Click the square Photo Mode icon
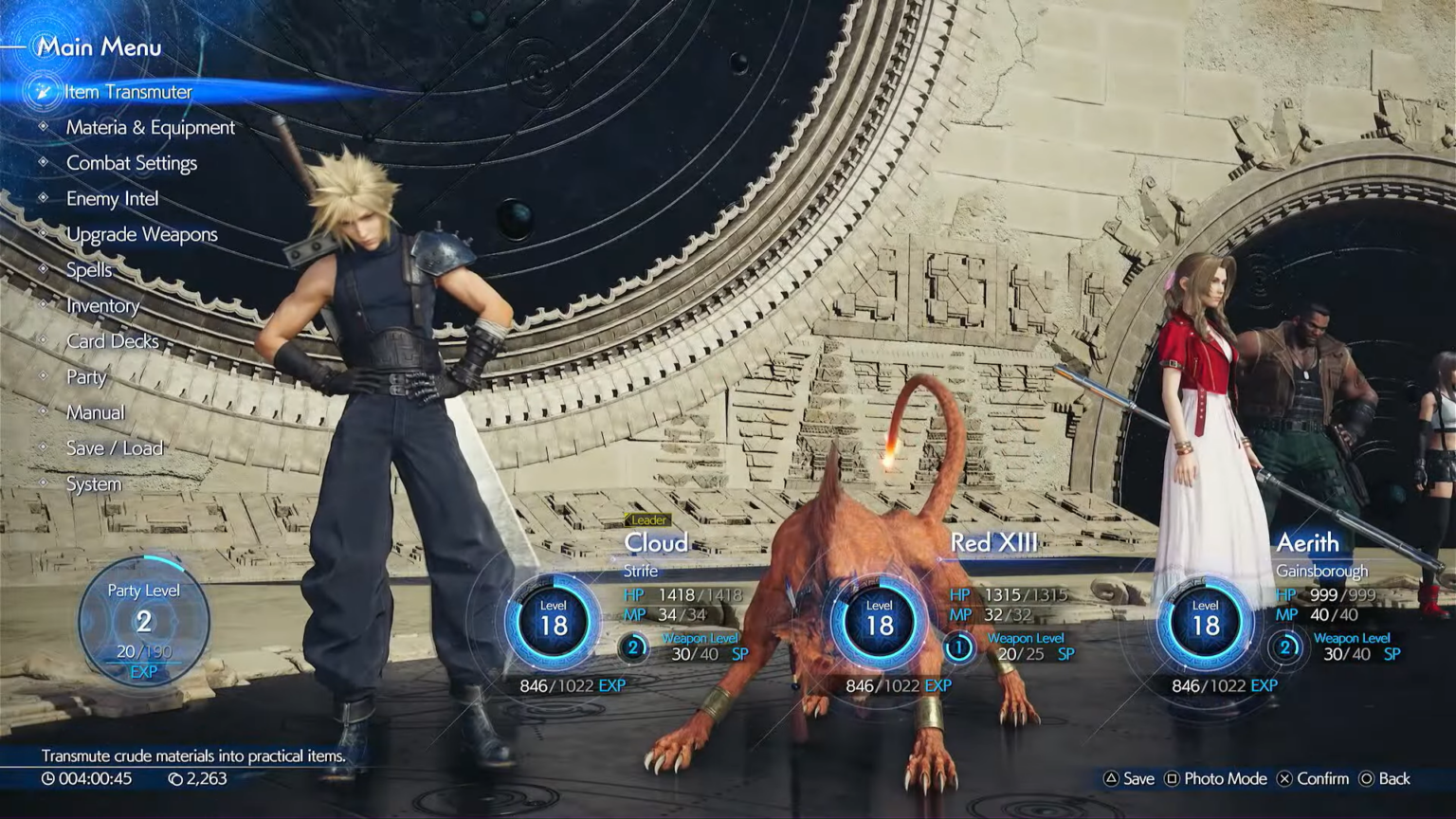The height and width of the screenshot is (819, 1456). [x=1172, y=778]
